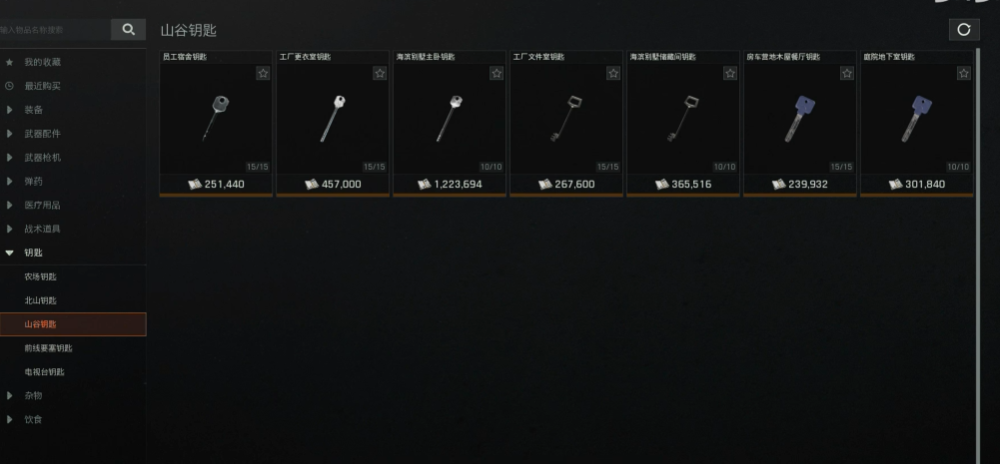Collapse the 钥匙 keys category
Image resolution: width=1000 pixels, height=464 pixels.
[34, 253]
